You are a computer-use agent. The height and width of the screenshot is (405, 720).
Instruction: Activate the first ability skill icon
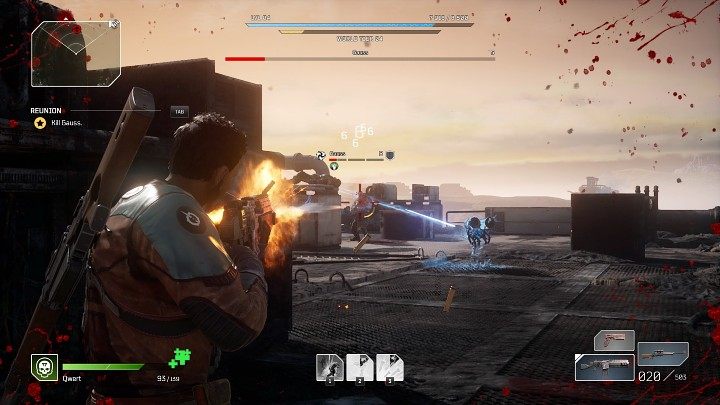pyautogui.click(x=329, y=367)
